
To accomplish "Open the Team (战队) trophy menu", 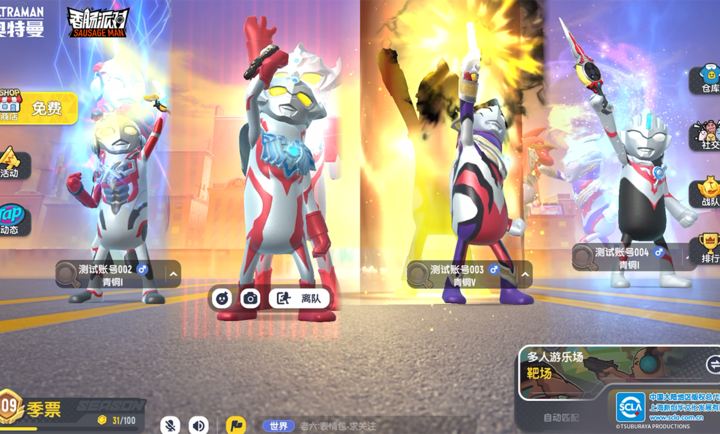I will [707, 192].
